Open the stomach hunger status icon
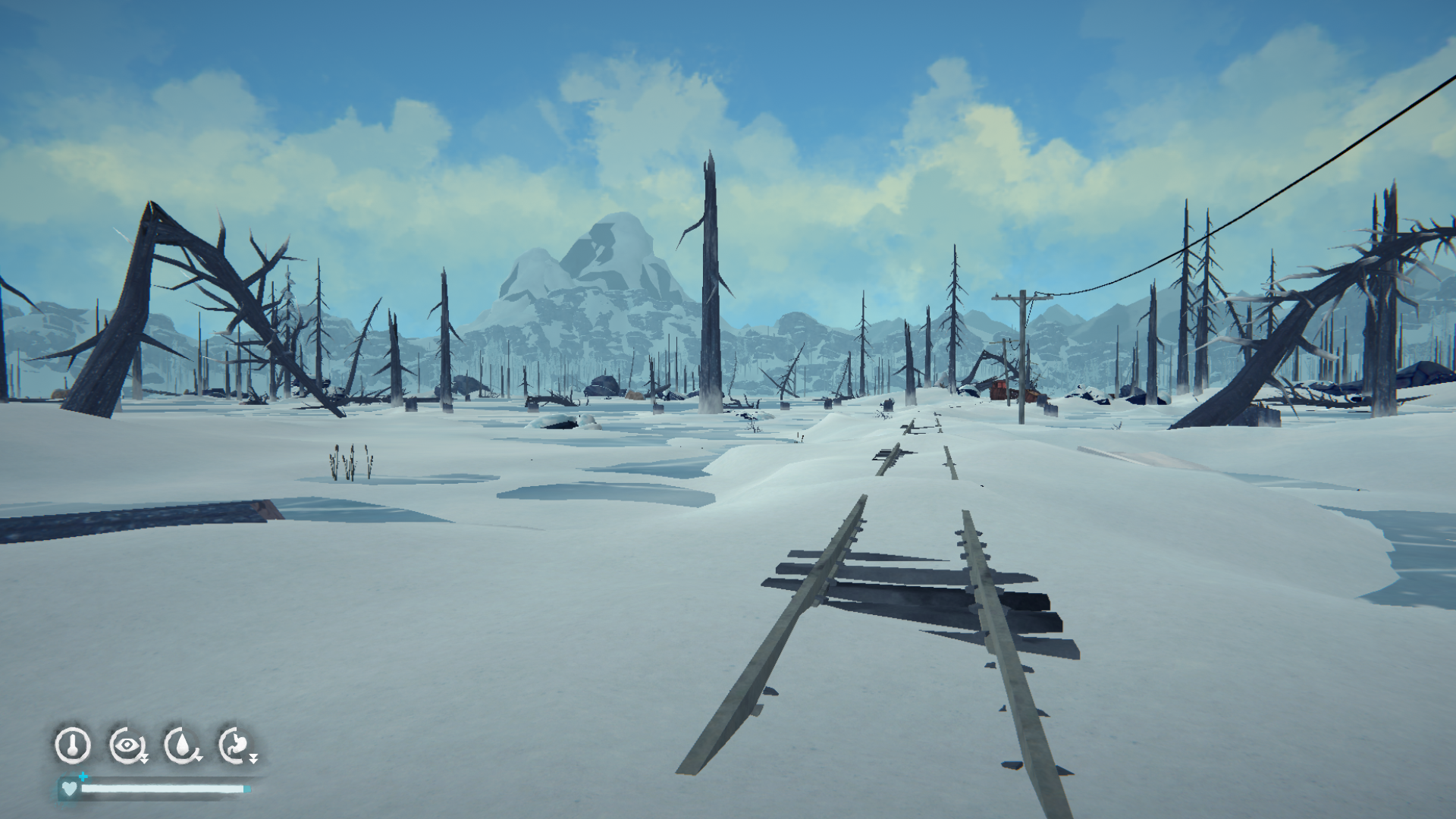 [x=236, y=745]
